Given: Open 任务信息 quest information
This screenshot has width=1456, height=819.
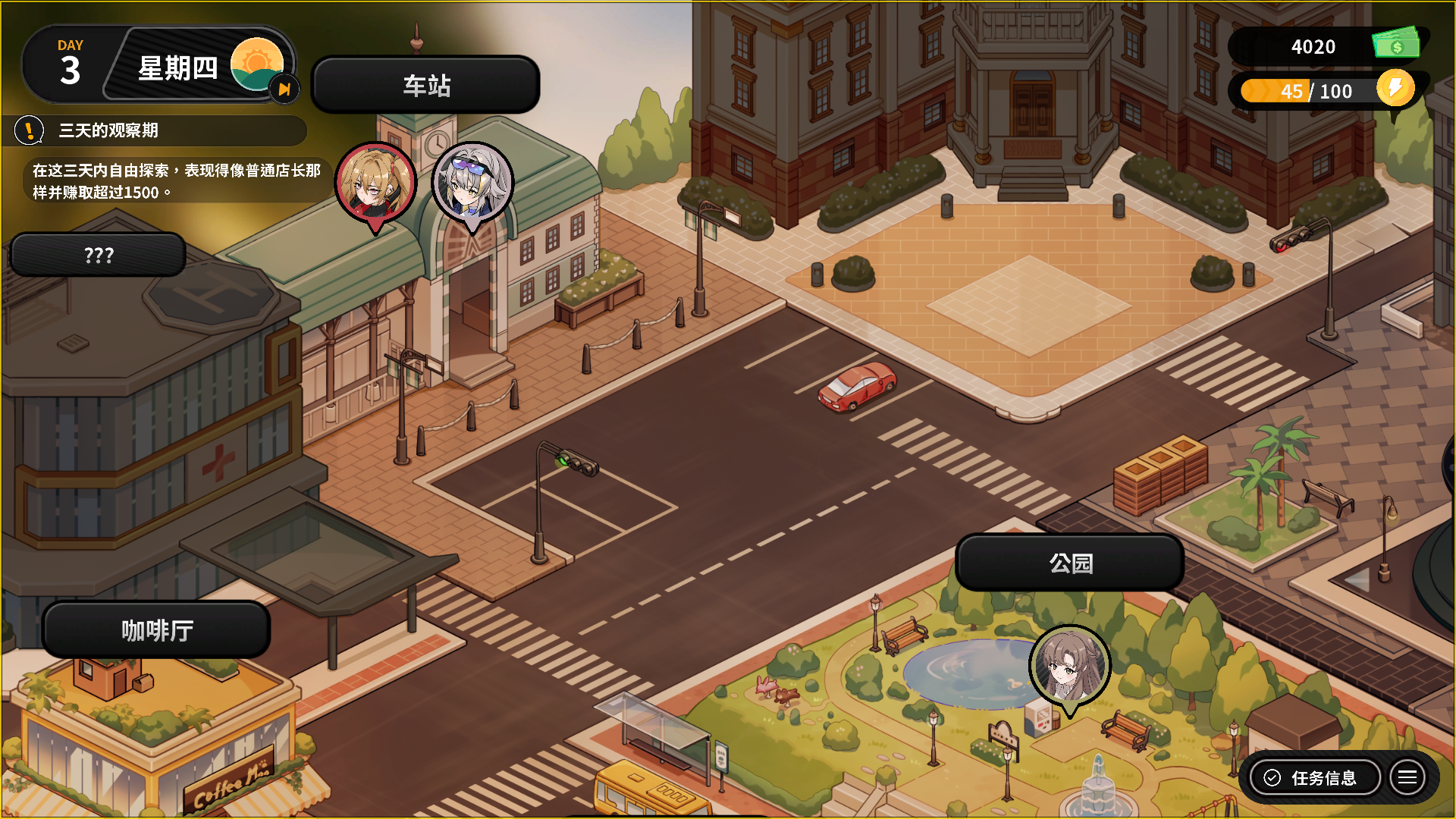Looking at the screenshot, I should pyautogui.click(x=1314, y=778).
